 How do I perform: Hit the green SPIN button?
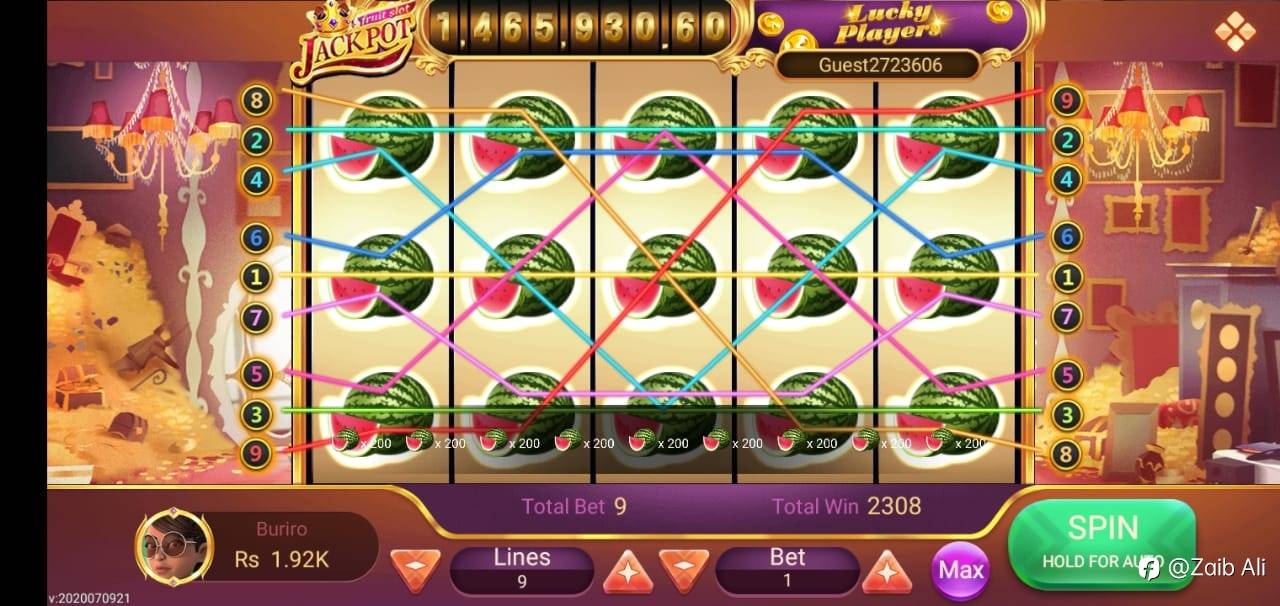[x=1101, y=543]
